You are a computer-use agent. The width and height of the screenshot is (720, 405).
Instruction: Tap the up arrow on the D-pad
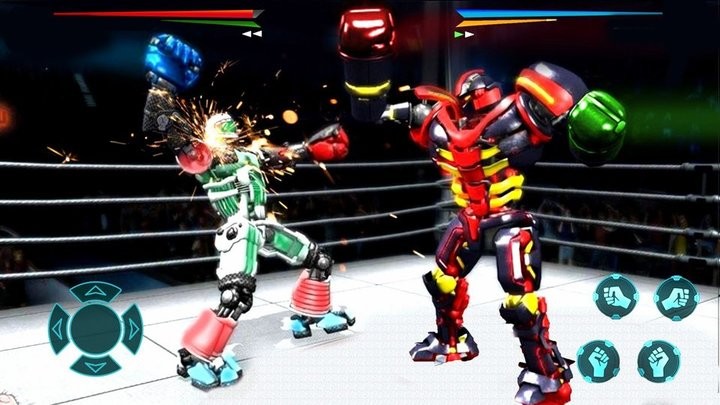pos(95,291)
